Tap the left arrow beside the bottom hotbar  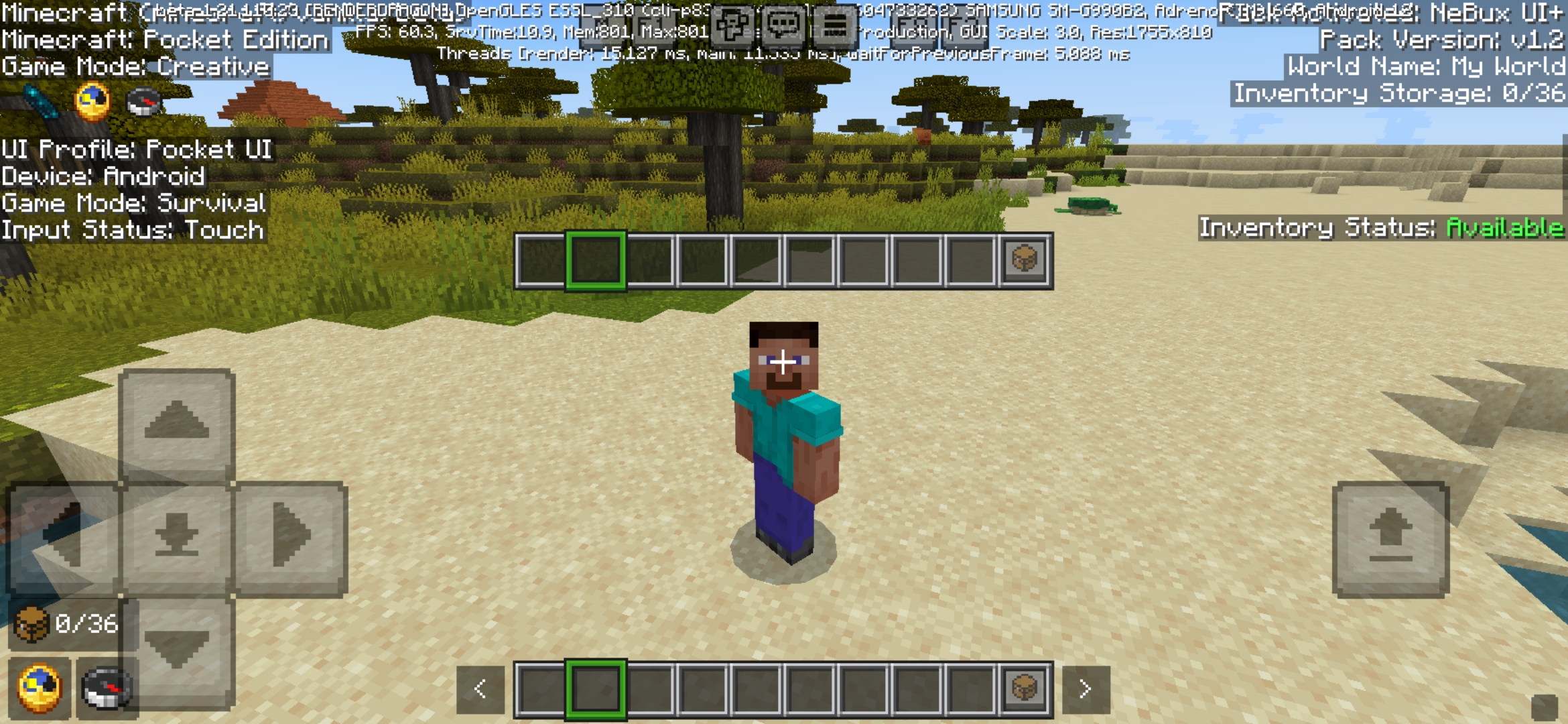[x=480, y=687]
